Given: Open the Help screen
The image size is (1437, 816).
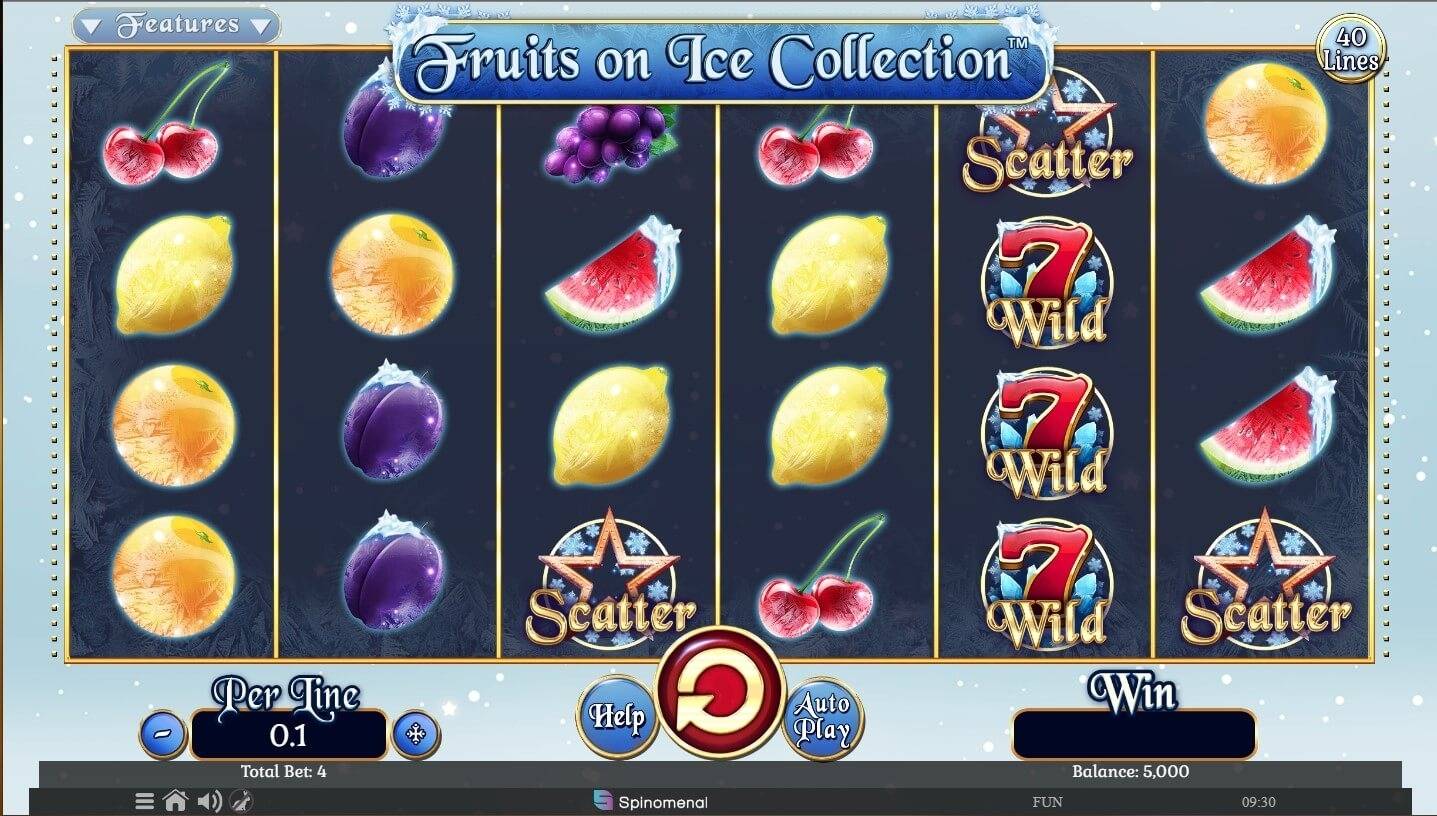Looking at the screenshot, I should point(617,716).
